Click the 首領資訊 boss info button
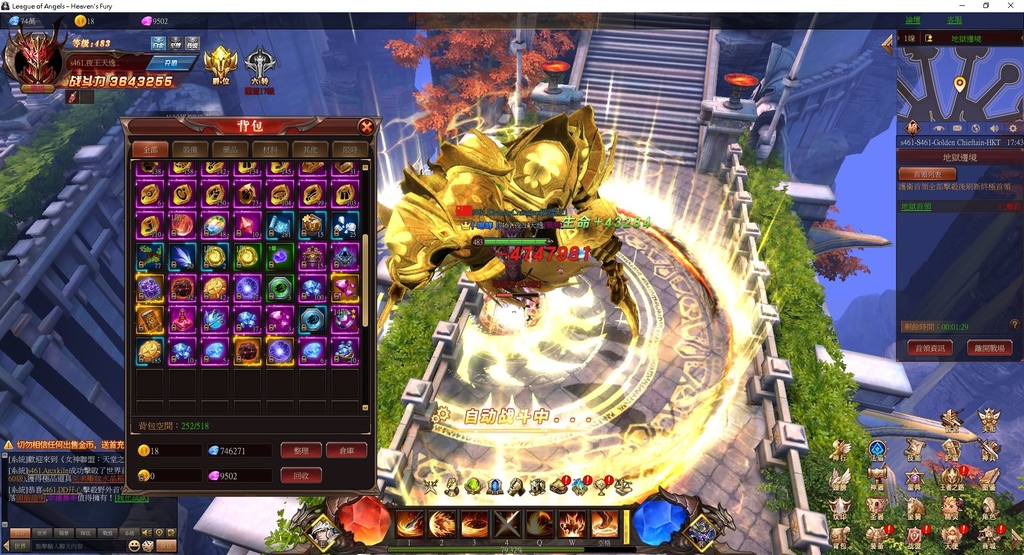 [927, 348]
